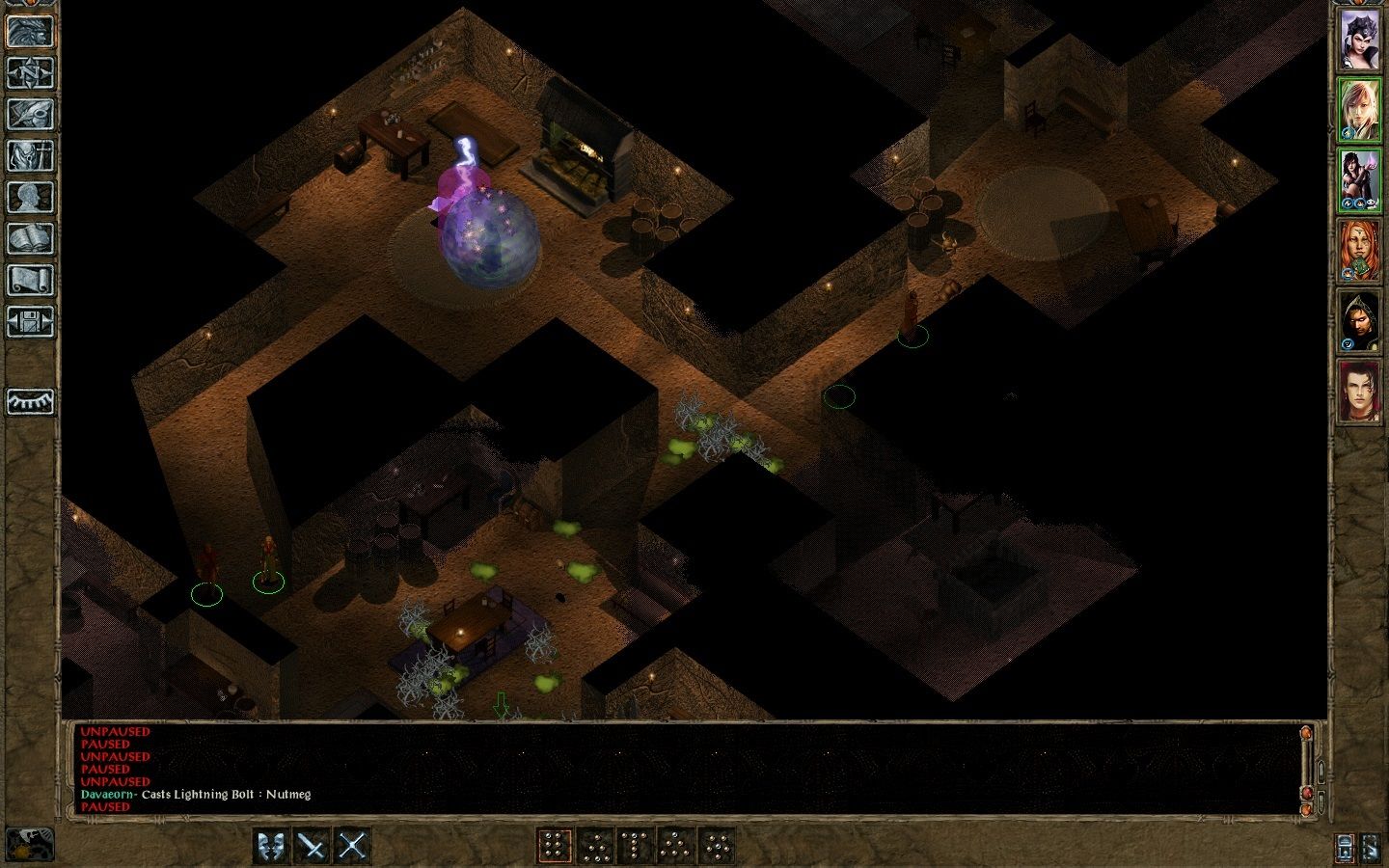Open the character record head icon
This screenshot has width=1389, height=868.
pos(30,197)
